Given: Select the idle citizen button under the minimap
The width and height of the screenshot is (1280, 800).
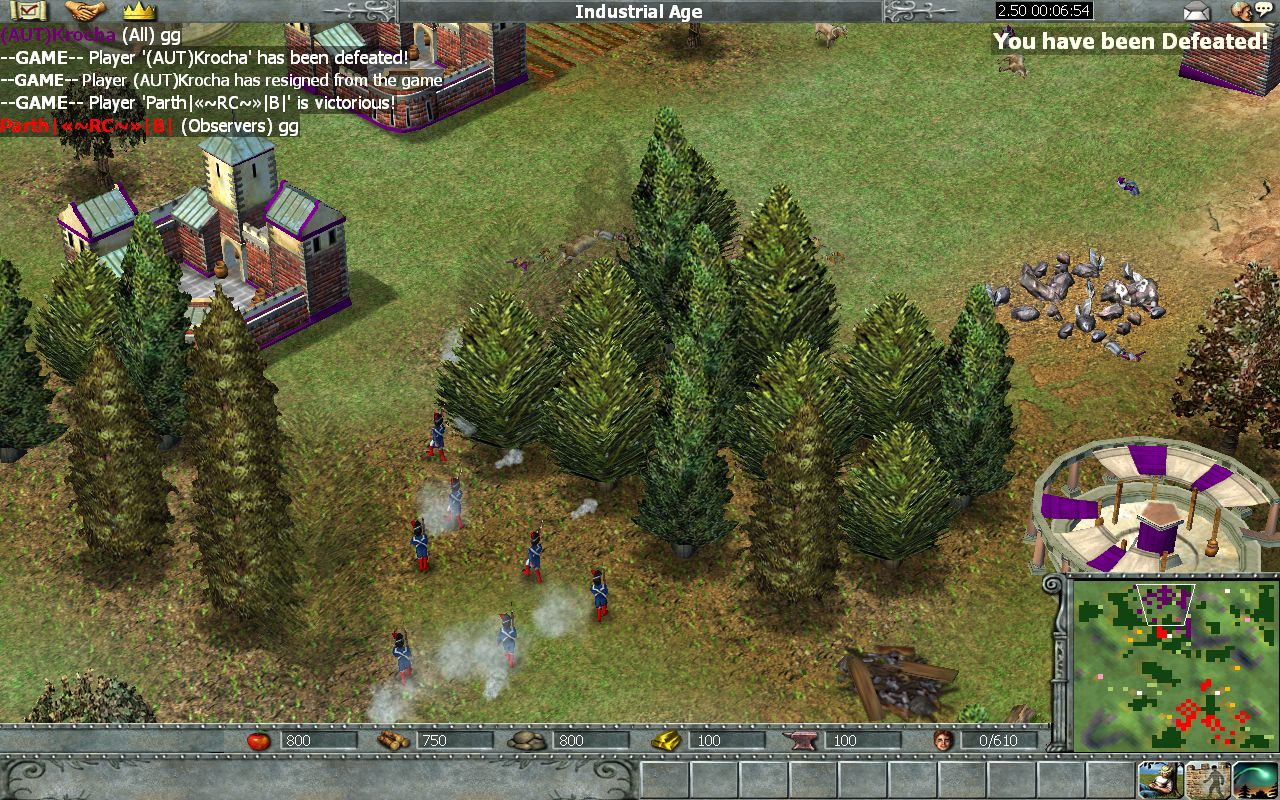Looking at the screenshot, I should point(1160,780).
